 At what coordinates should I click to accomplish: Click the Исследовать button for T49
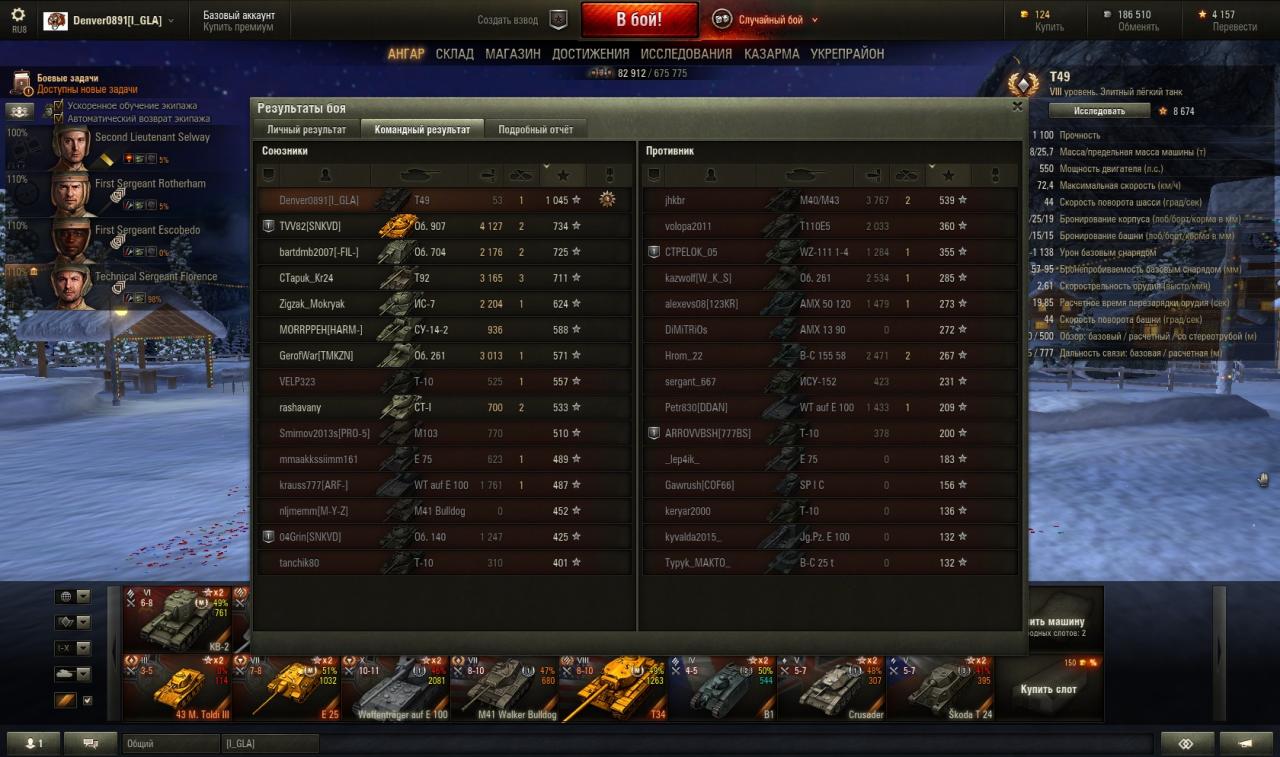click(1100, 111)
